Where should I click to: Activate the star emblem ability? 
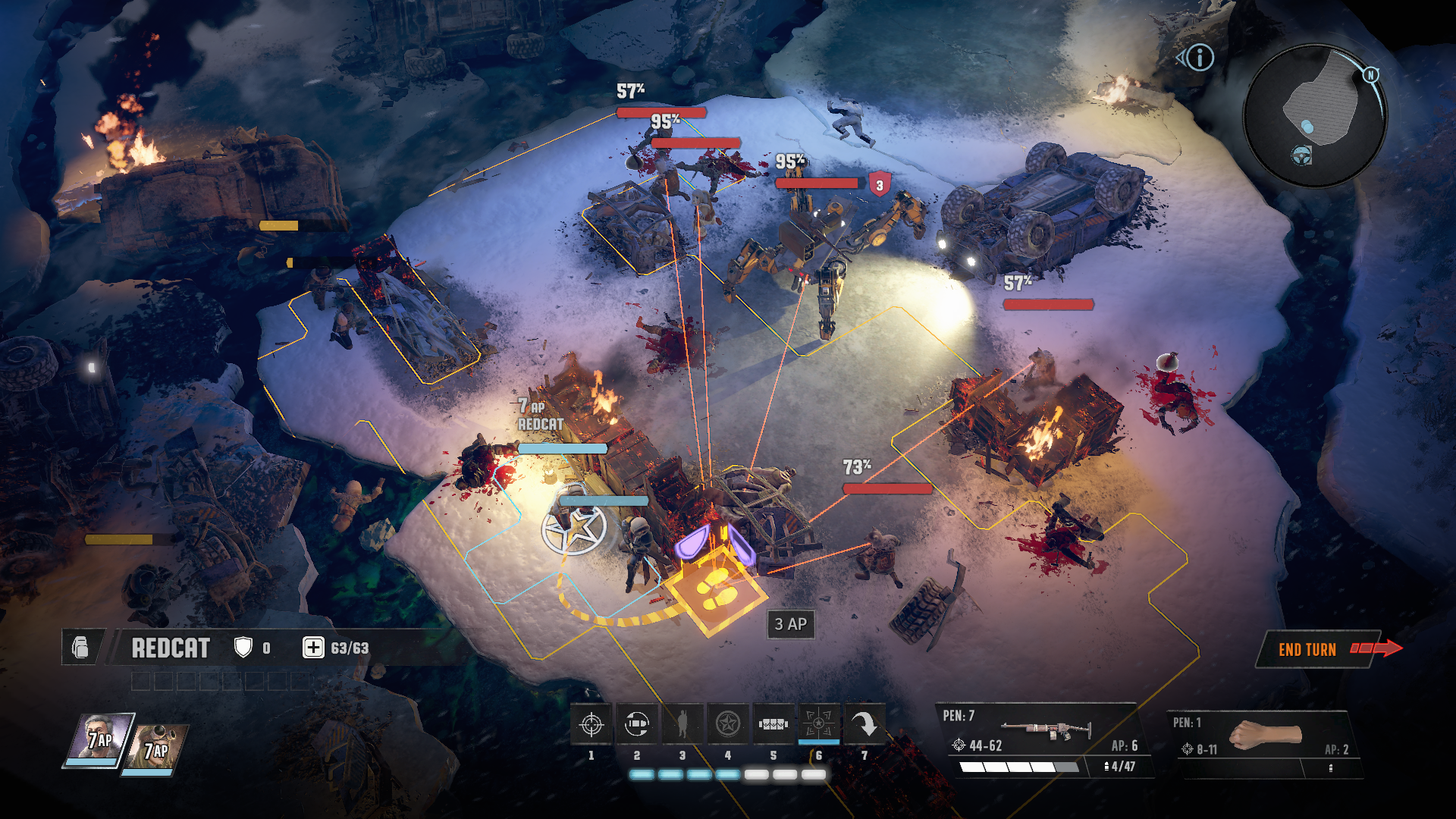[x=728, y=725]
